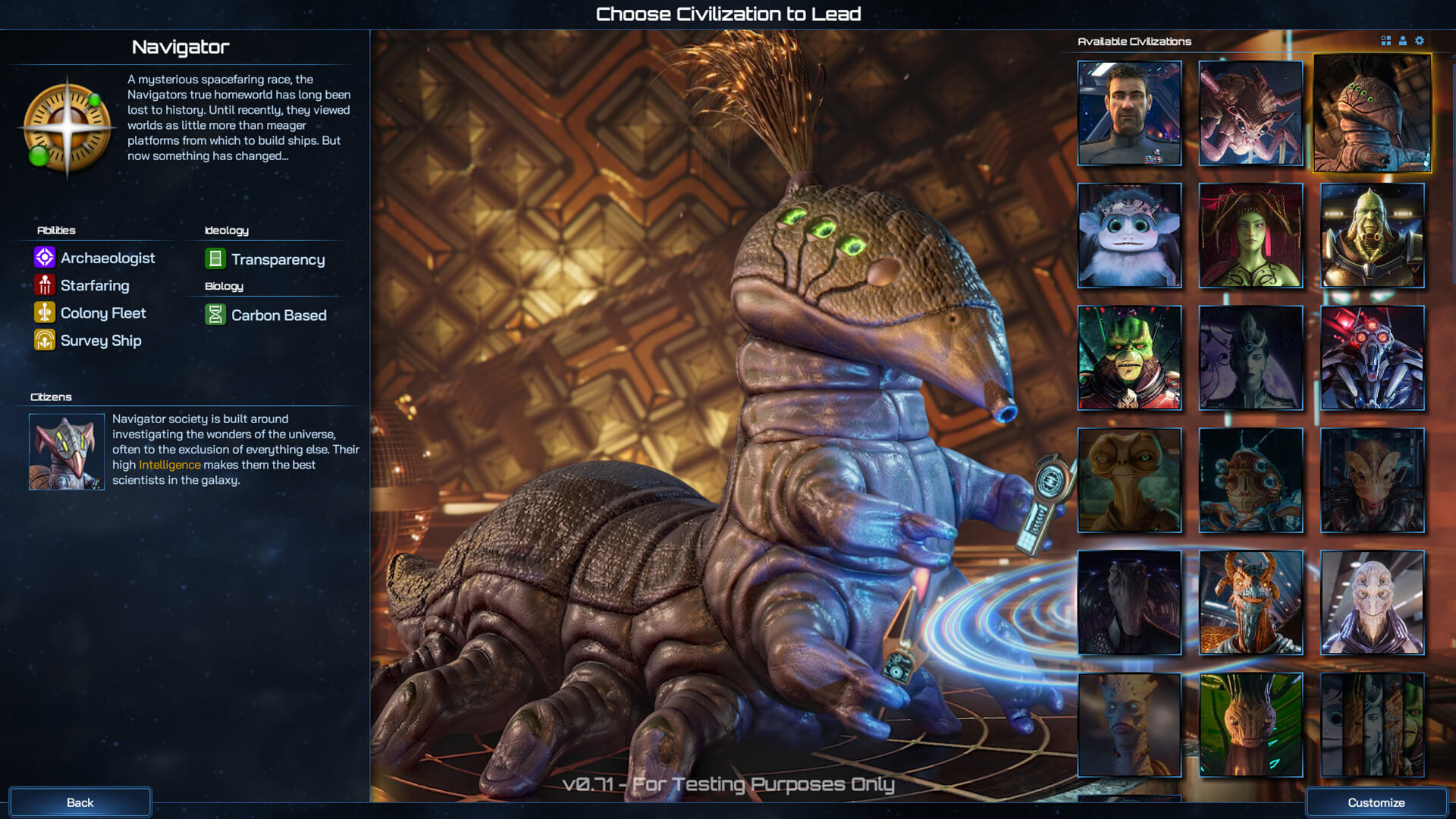The height and width of the screenshot is (819, 1456).
Task: Click the grid view icon above civilizations
Action: click(1385, 41)
